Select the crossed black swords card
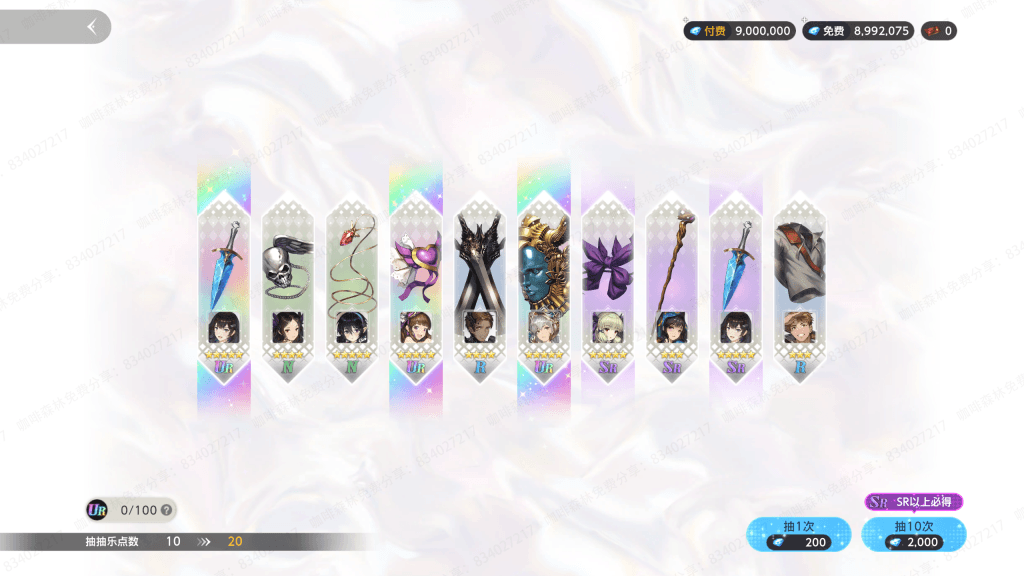1024x576 pixels. click(x=480, y=290)
